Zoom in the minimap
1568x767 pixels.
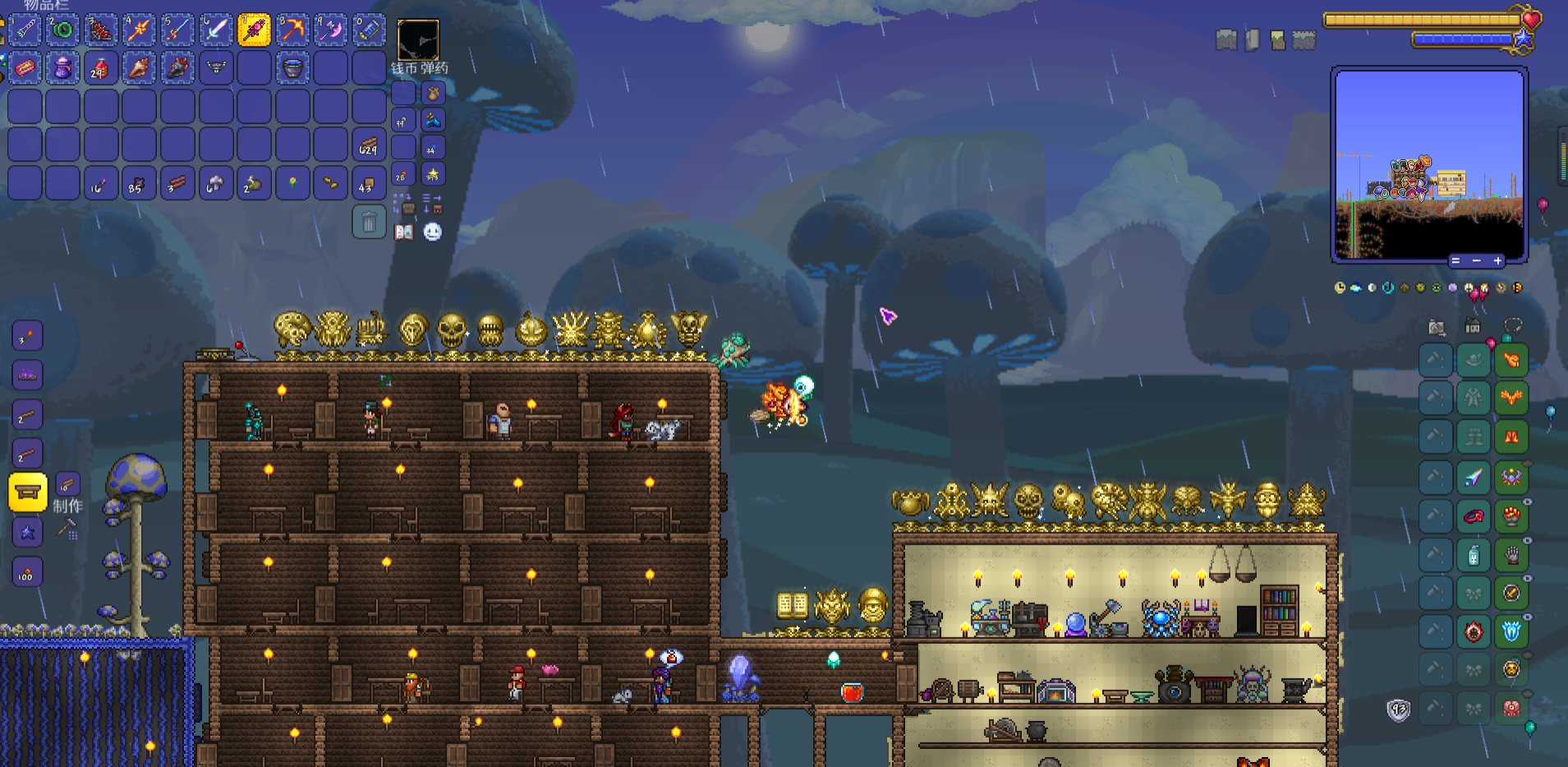tap(1497, 260)
